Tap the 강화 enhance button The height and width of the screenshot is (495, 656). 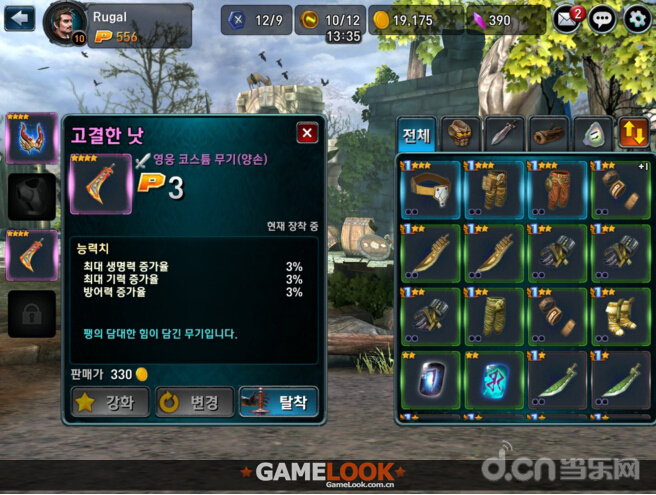[x=110, y=402]
